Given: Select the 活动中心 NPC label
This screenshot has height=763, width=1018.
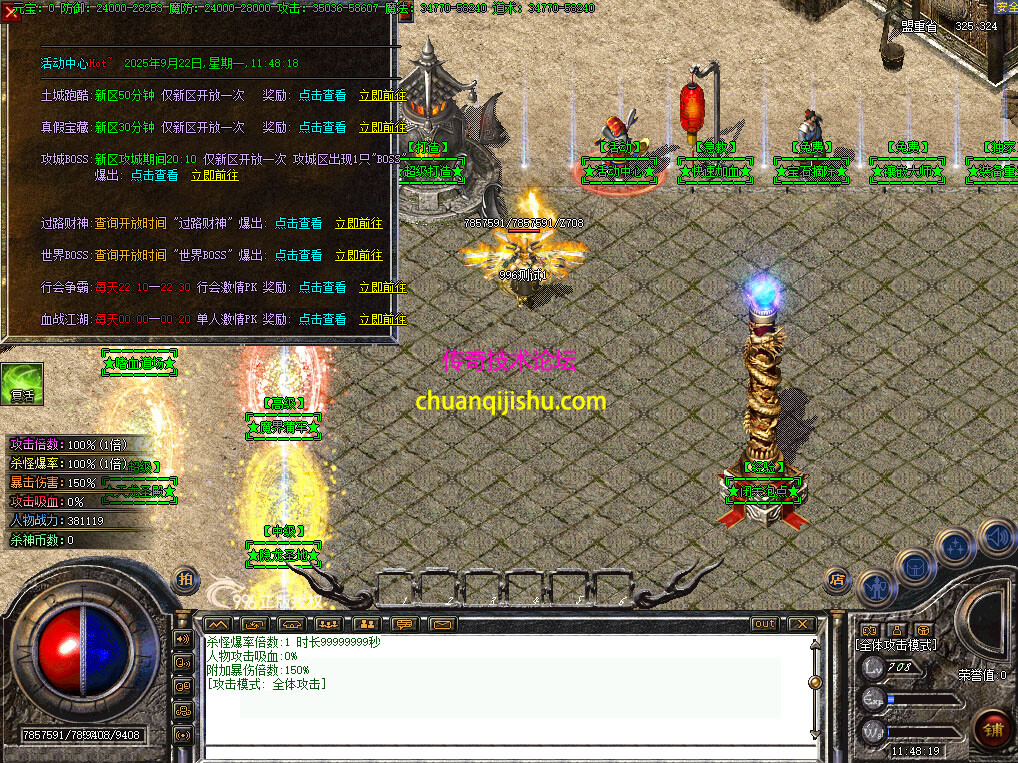Looking at the screenshot, I should pyautogui.click(x=620, y=171).
